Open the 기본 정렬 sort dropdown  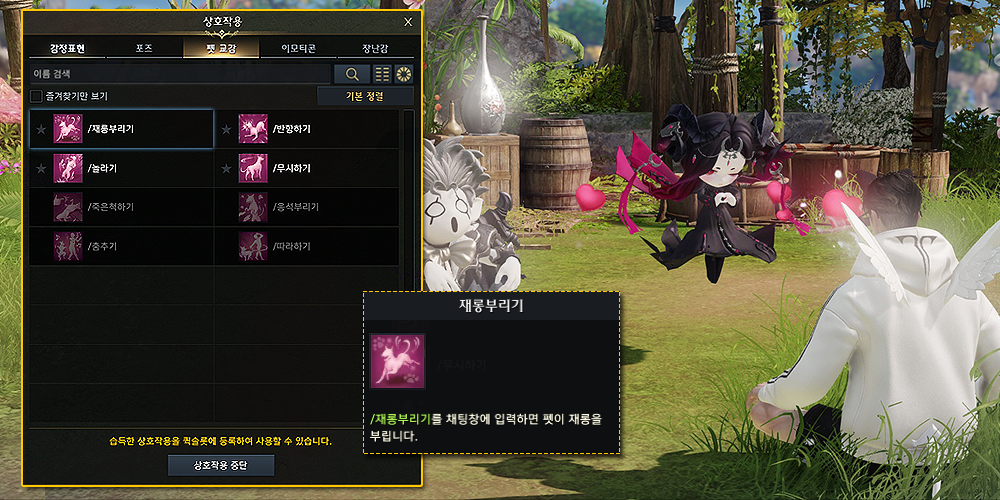pos(365,97)
